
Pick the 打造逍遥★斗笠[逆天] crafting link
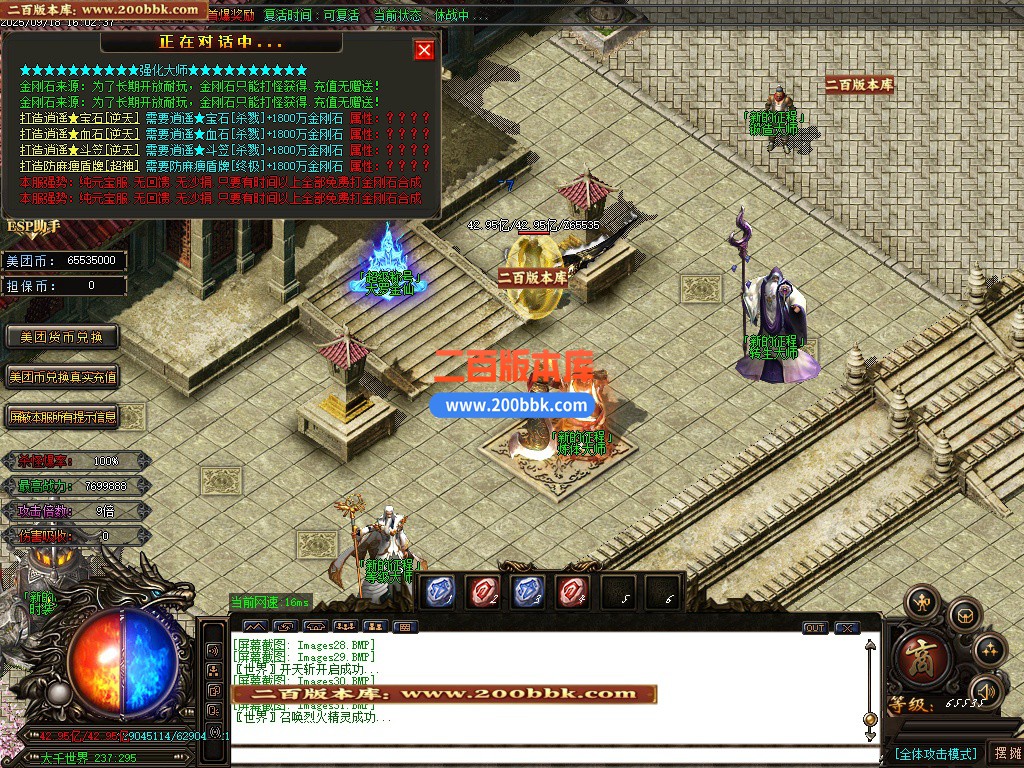point(80,150)
